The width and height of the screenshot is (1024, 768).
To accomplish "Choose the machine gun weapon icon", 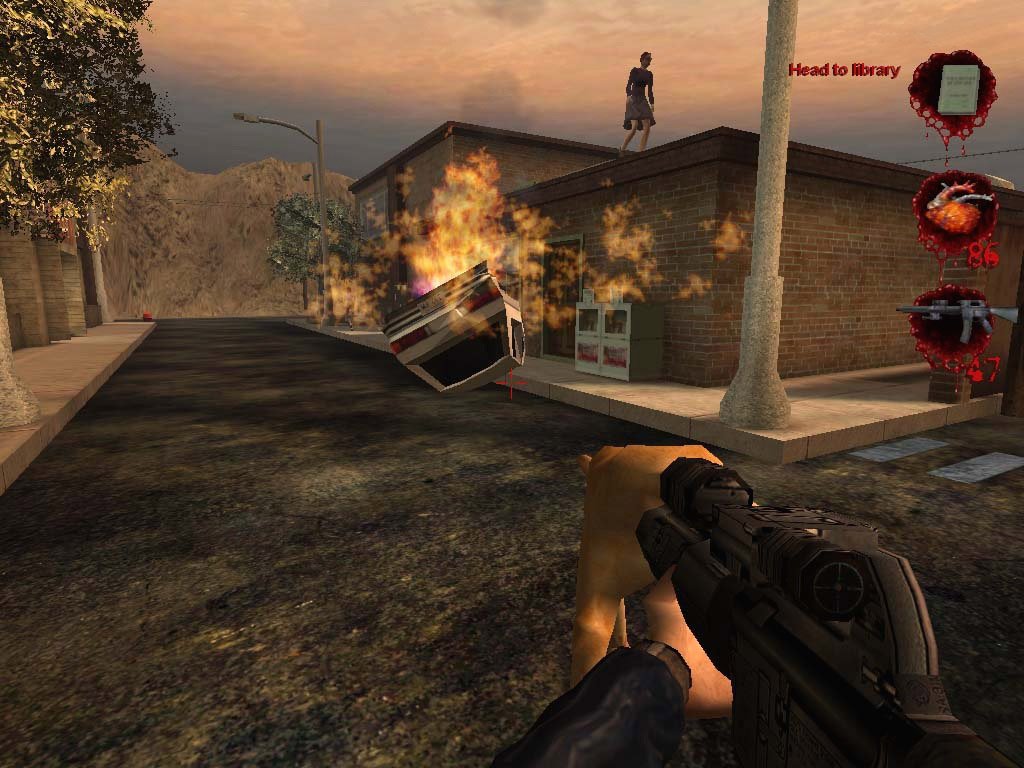I will tap(955, 317).
